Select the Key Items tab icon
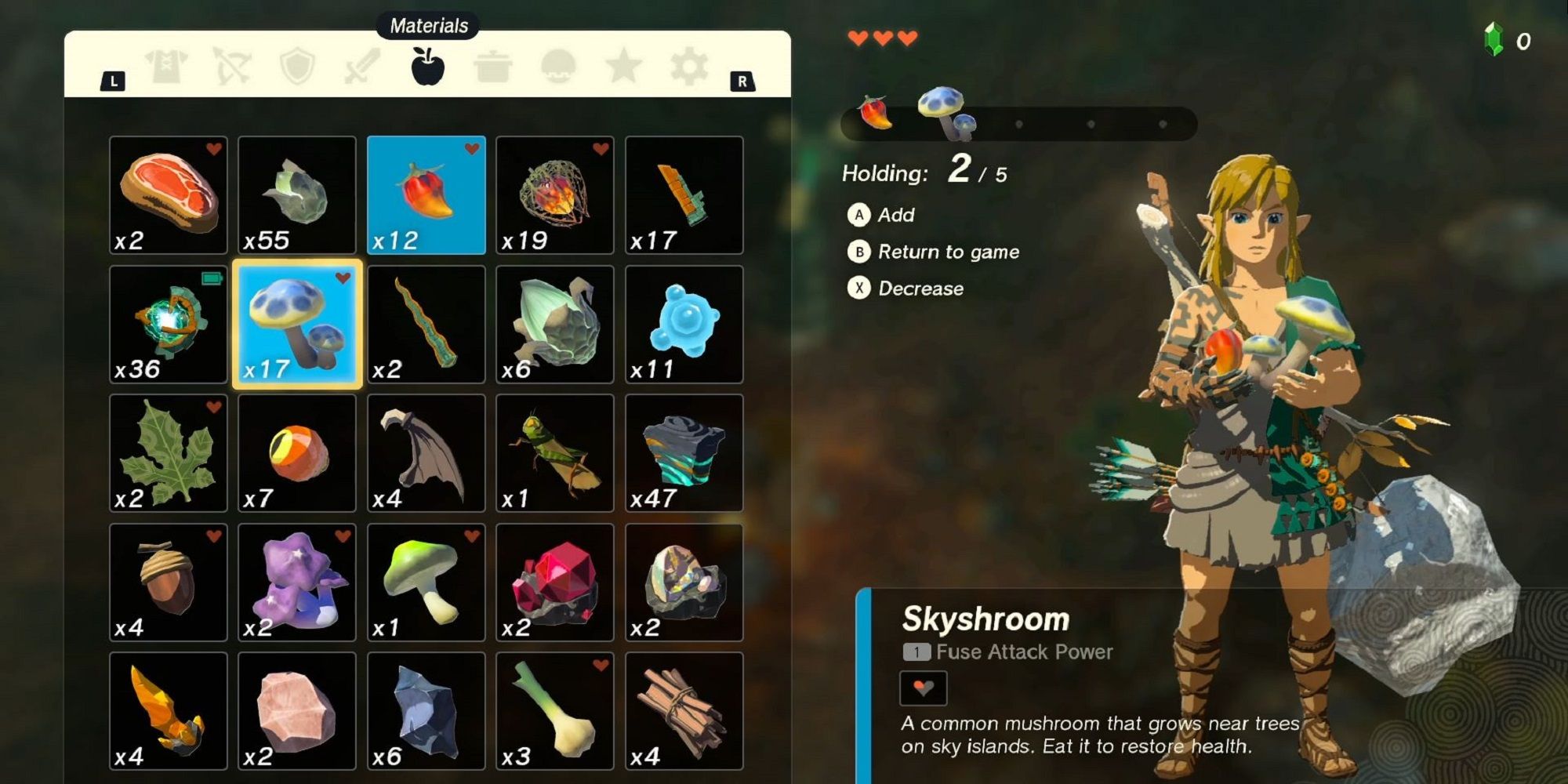Viewport: 1568px width, 784px height. (x=558, y=67)
